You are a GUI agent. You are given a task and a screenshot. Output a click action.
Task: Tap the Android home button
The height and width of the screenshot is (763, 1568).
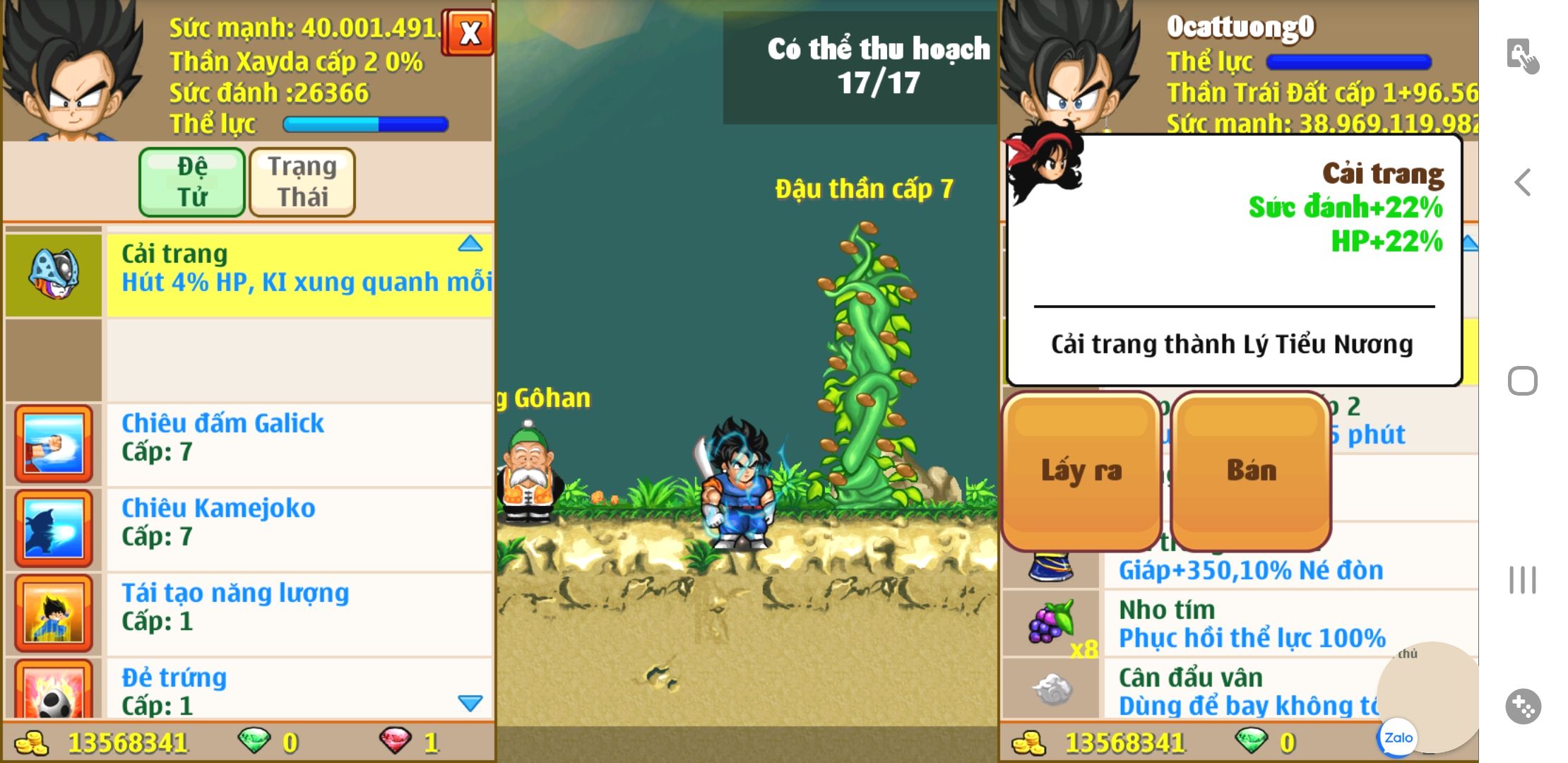(1523, 381)
